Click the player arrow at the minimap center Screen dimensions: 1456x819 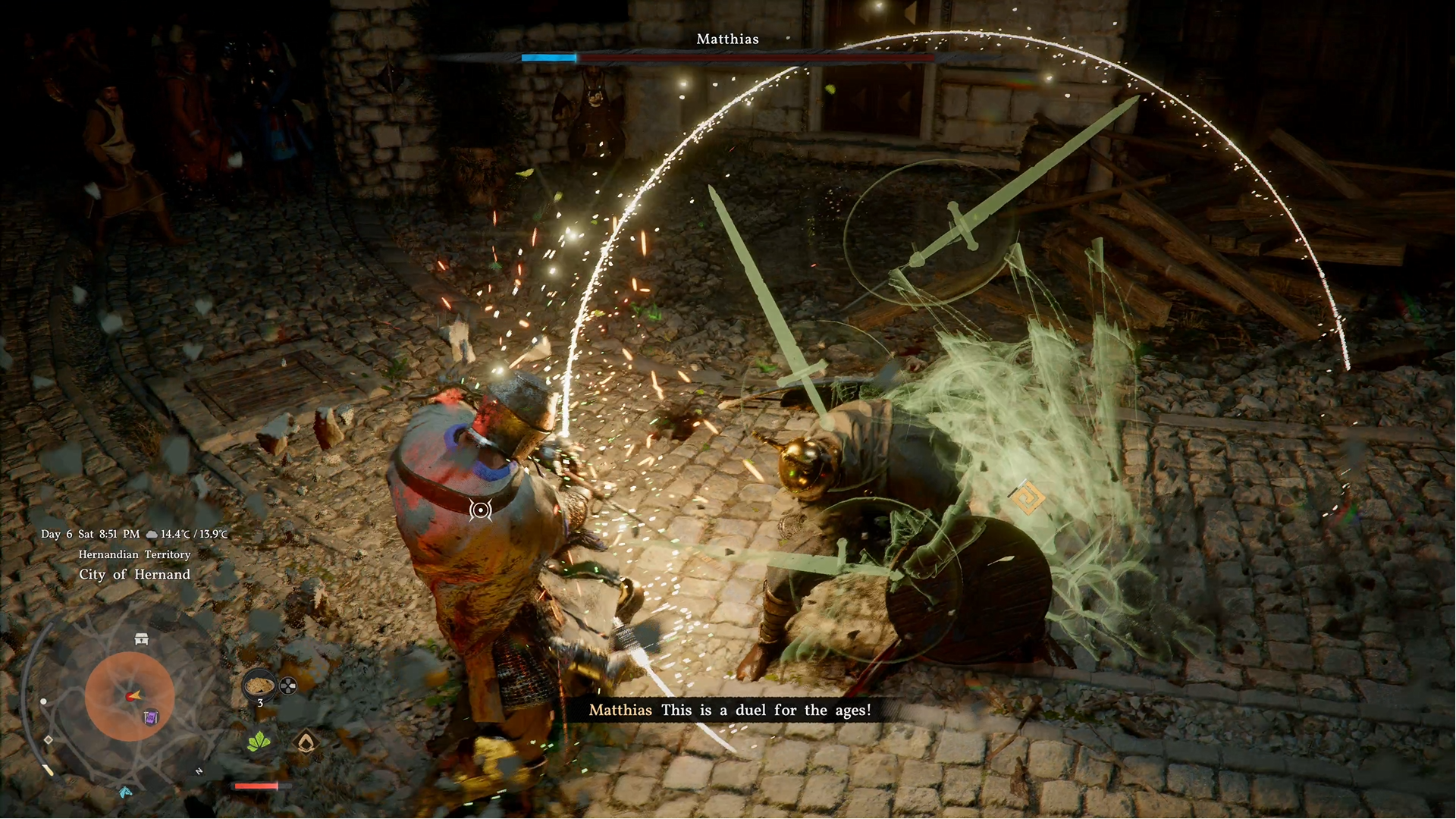point(133,696)
